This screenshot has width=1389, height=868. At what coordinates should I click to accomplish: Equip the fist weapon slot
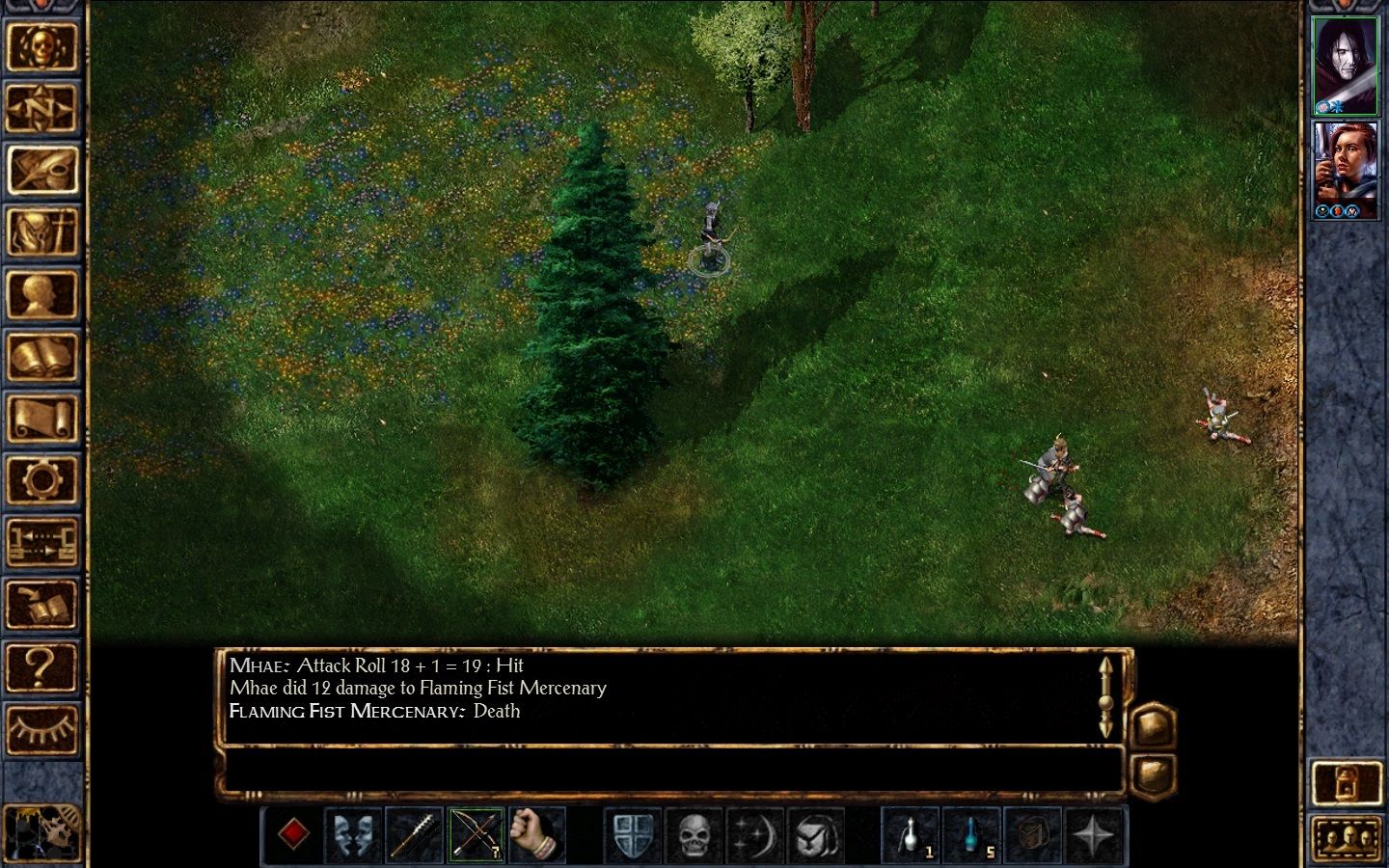click(535, 834)
